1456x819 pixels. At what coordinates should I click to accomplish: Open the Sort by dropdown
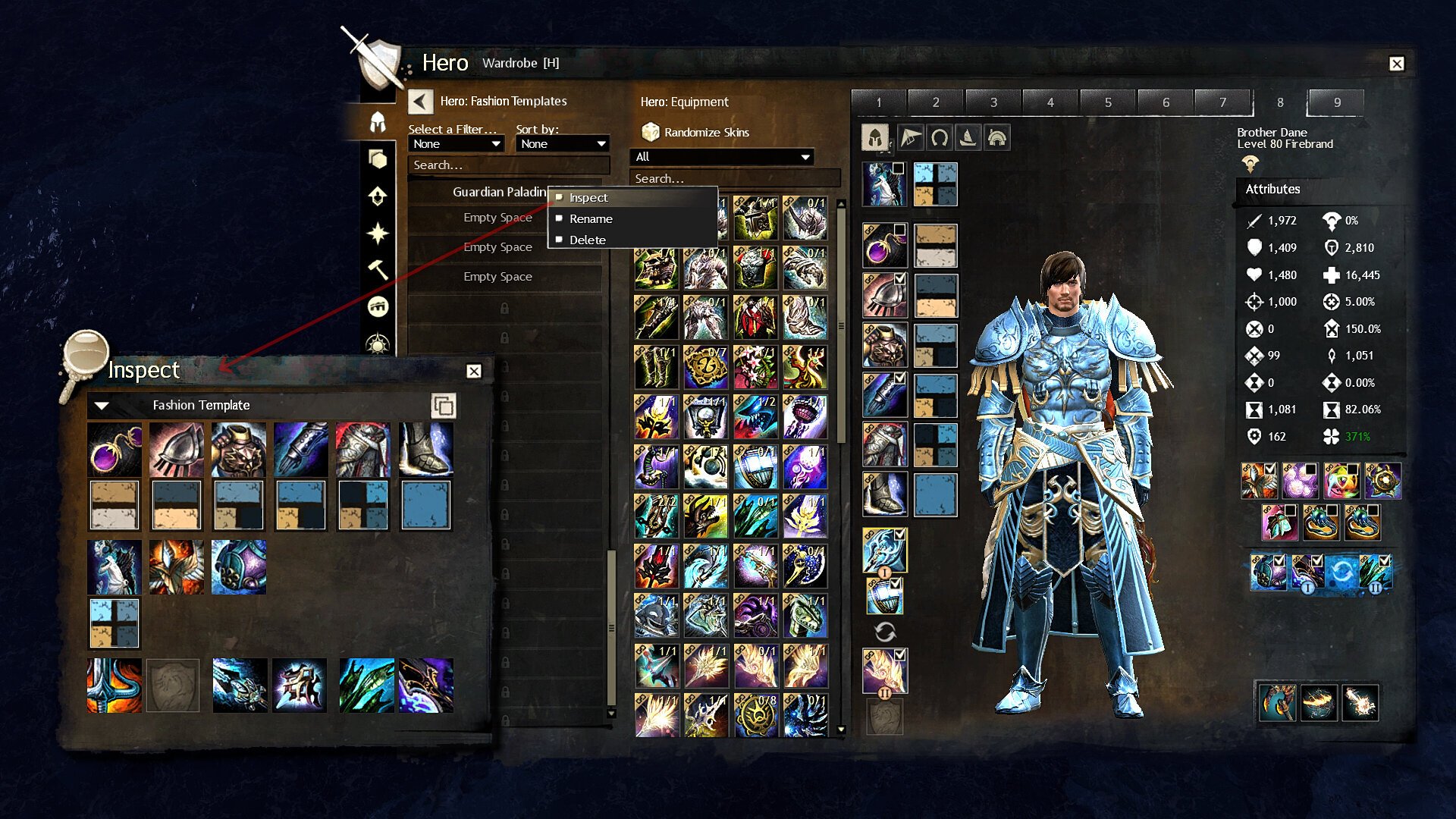(563, 144)
